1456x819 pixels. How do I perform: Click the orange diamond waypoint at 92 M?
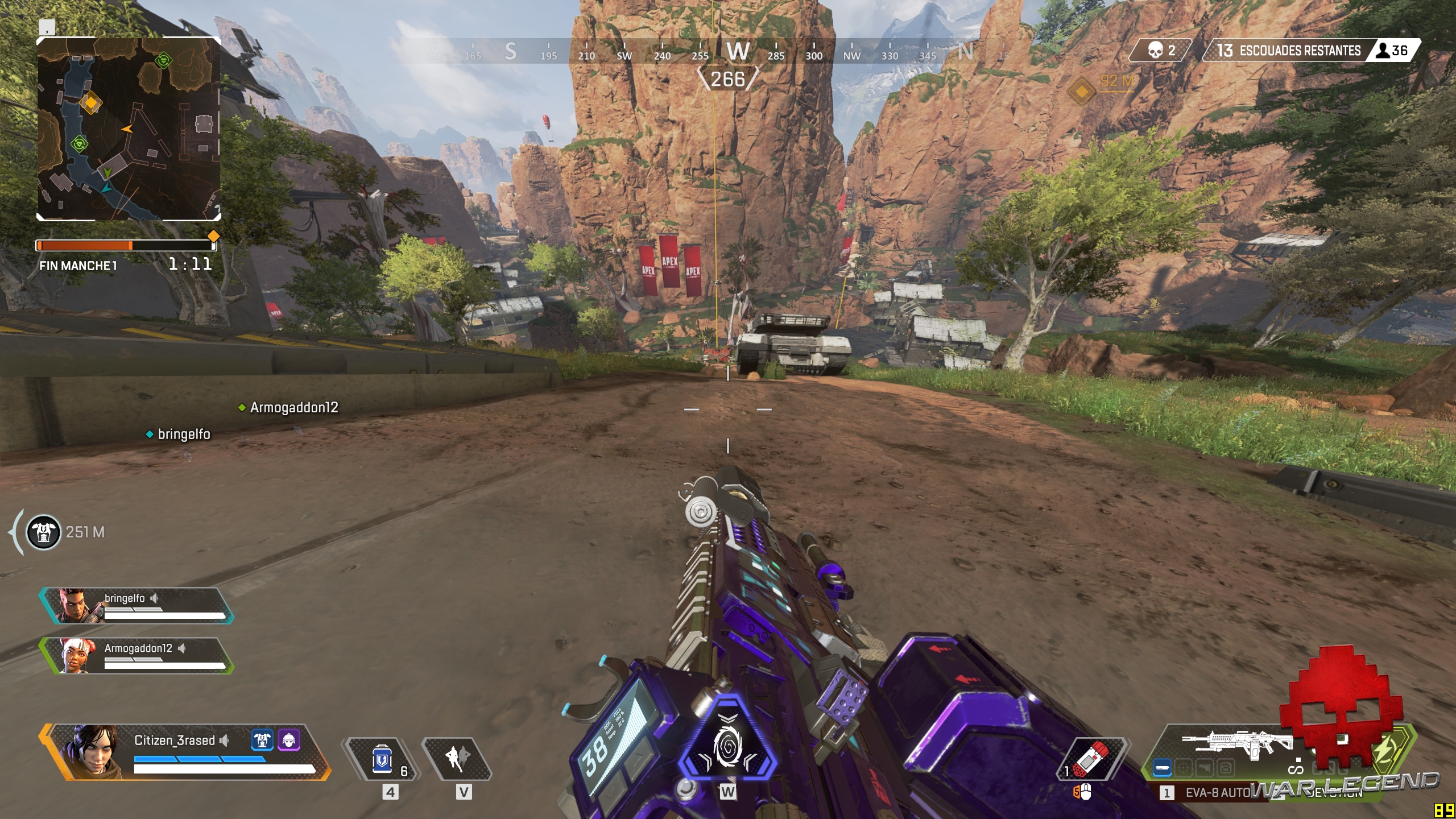tap(1081, 90)
